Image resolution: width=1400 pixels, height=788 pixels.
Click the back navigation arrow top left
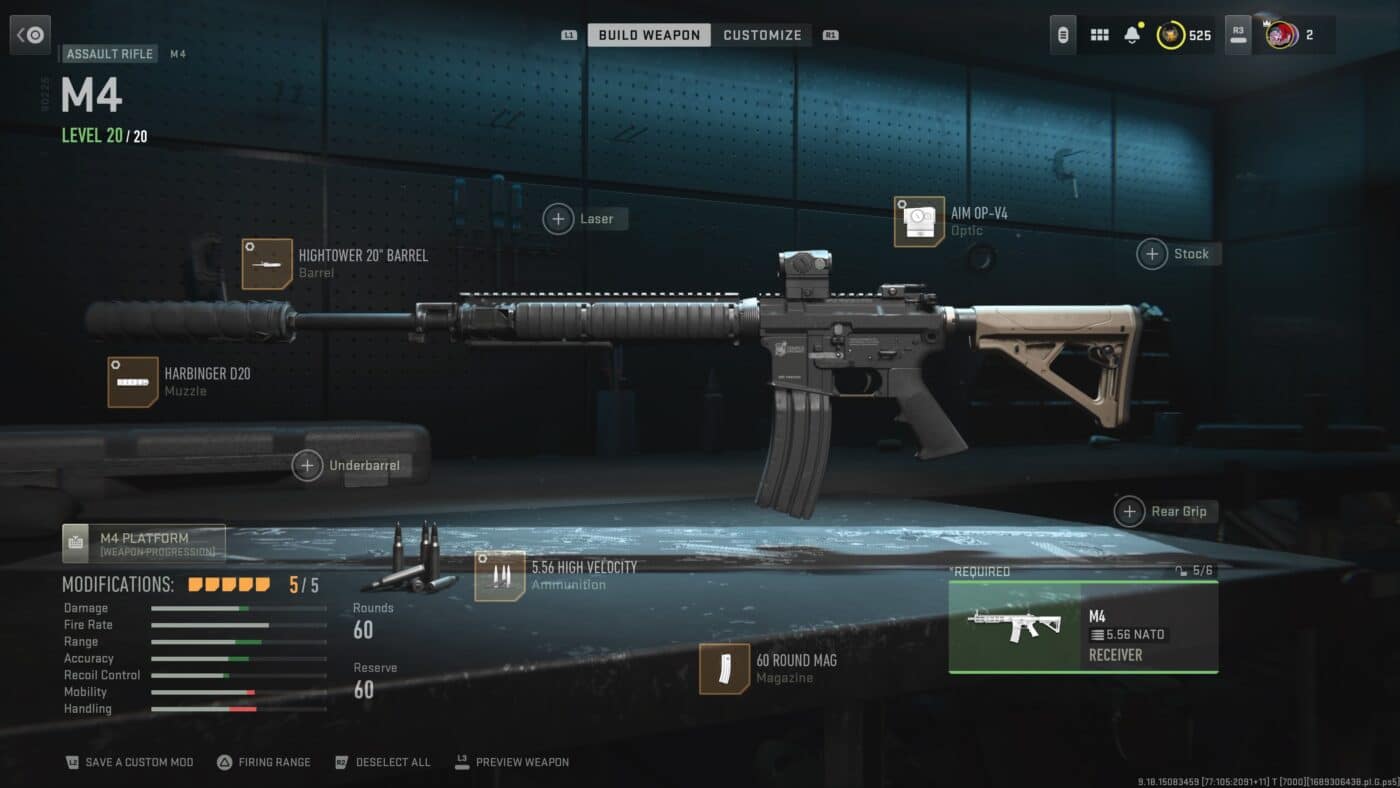coord(29,34)
